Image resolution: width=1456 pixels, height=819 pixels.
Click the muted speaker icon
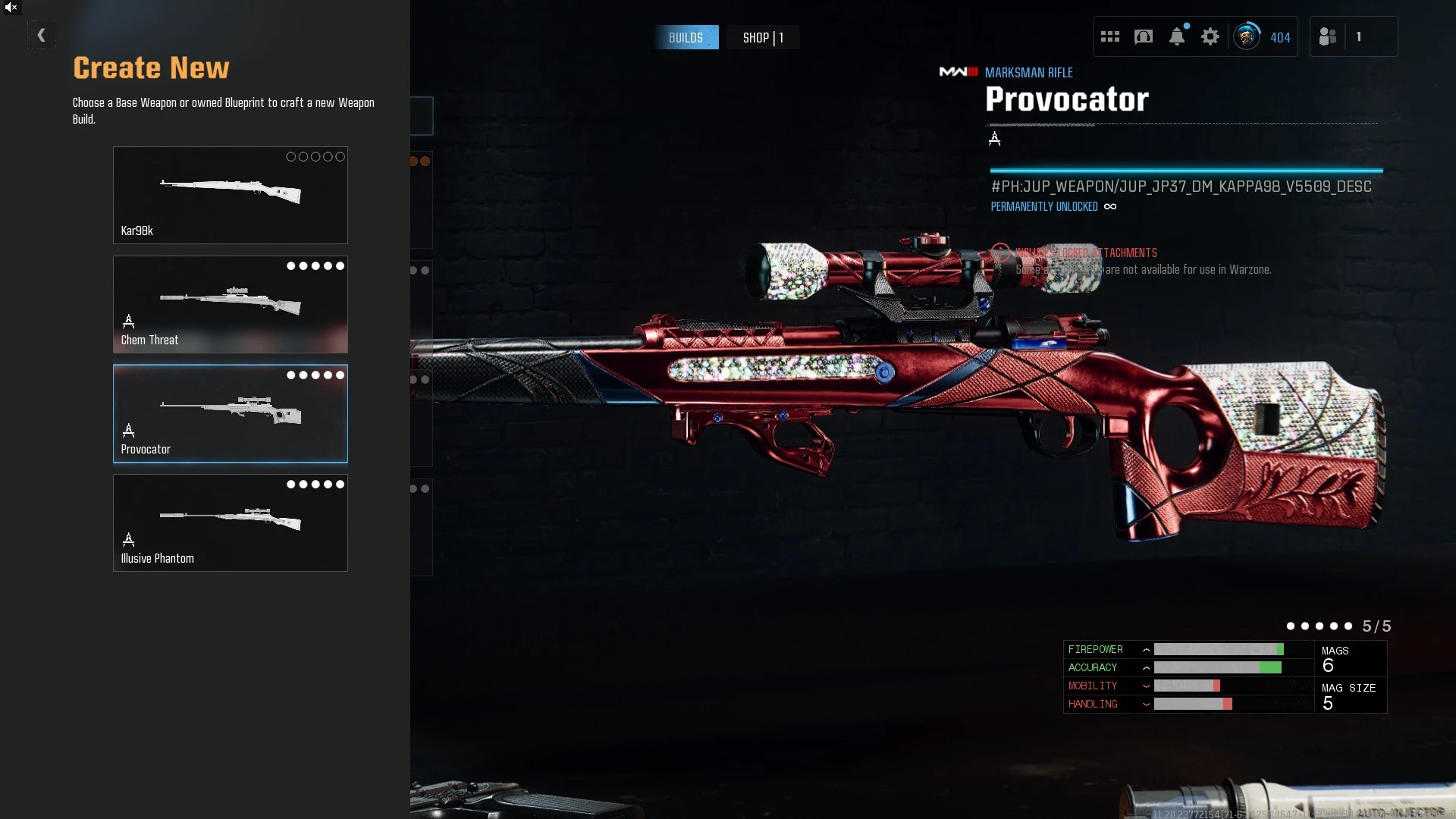[11, 8]
